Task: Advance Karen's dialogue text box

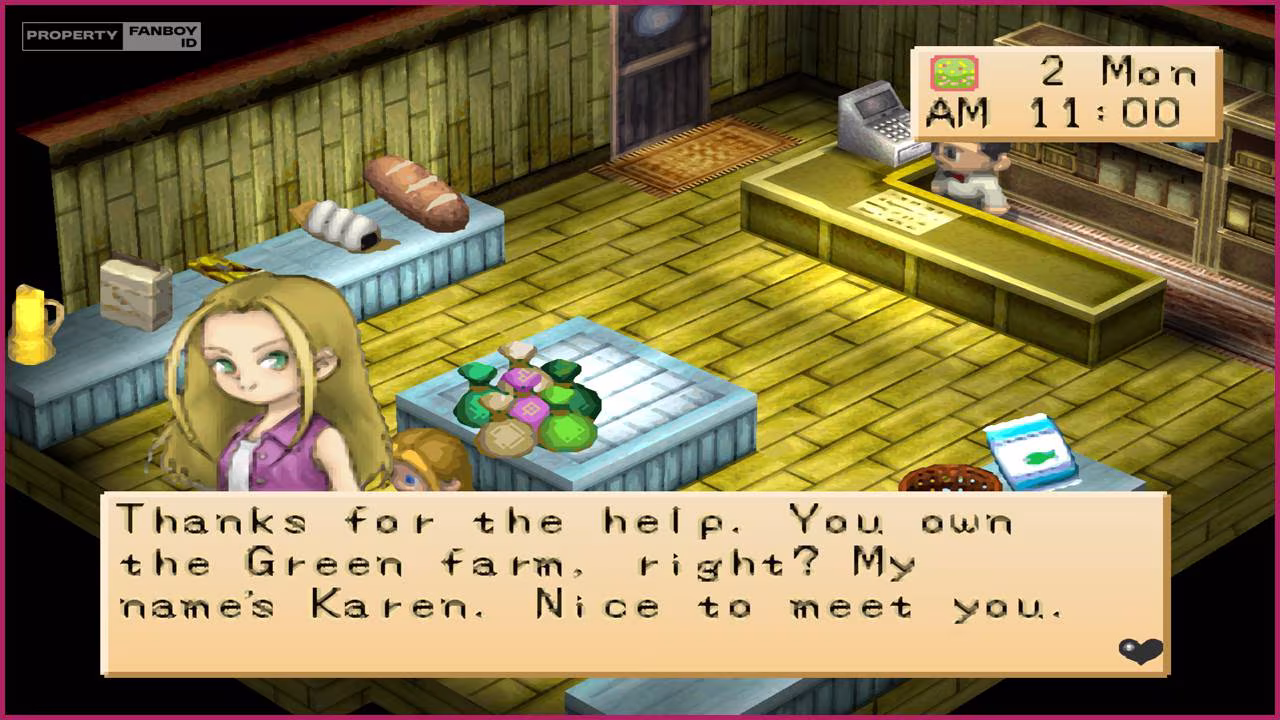Action: [x=634, y=583]
